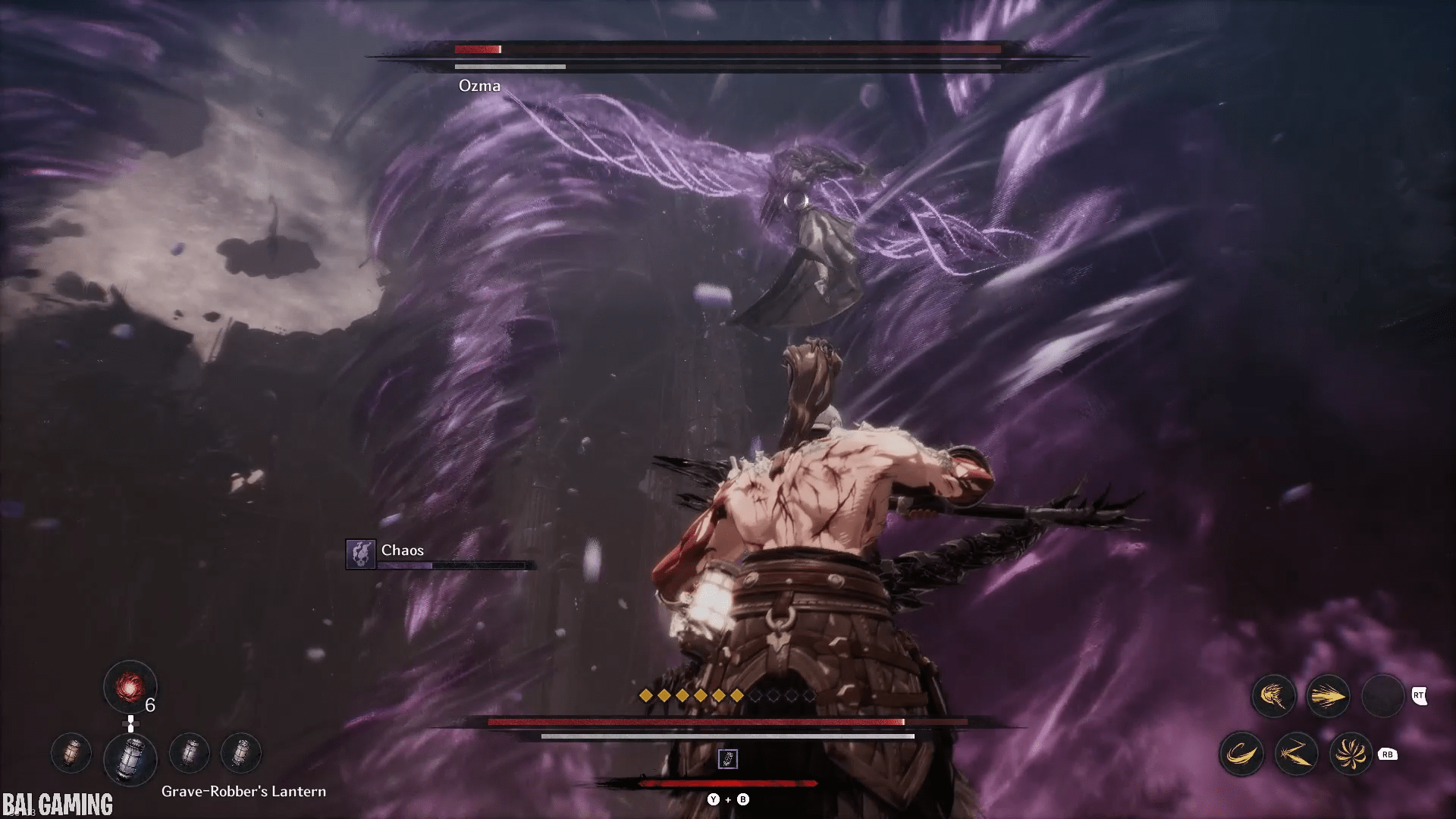This screenshot has height=819, width=1456.
Task: Select the large Grave-Robber's Lantern slot
Action: coord(130,758)
